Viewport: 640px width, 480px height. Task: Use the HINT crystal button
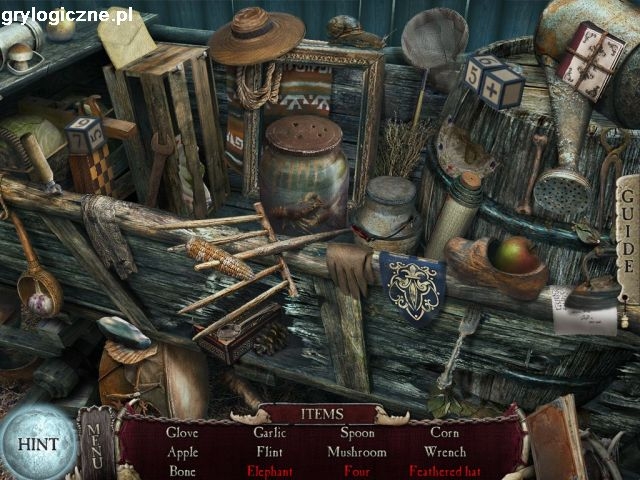pos(37,443)
